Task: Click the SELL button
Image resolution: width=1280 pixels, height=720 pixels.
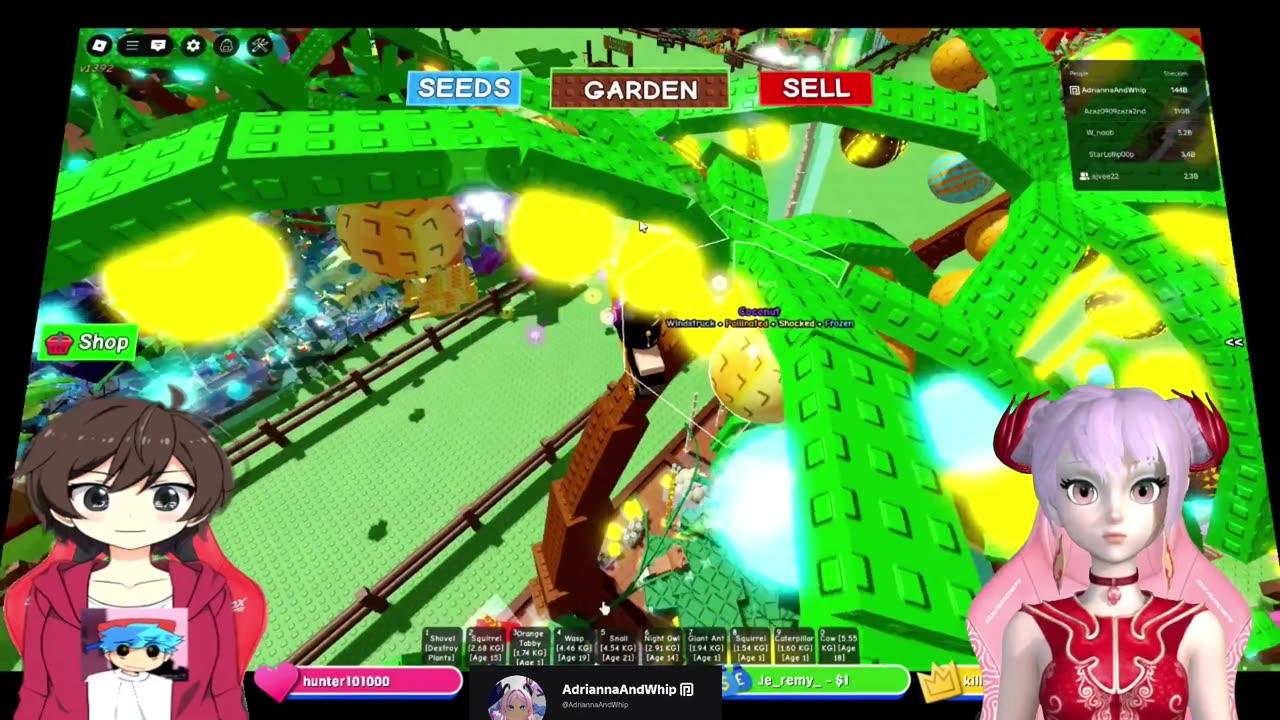Action: (815, 90)
